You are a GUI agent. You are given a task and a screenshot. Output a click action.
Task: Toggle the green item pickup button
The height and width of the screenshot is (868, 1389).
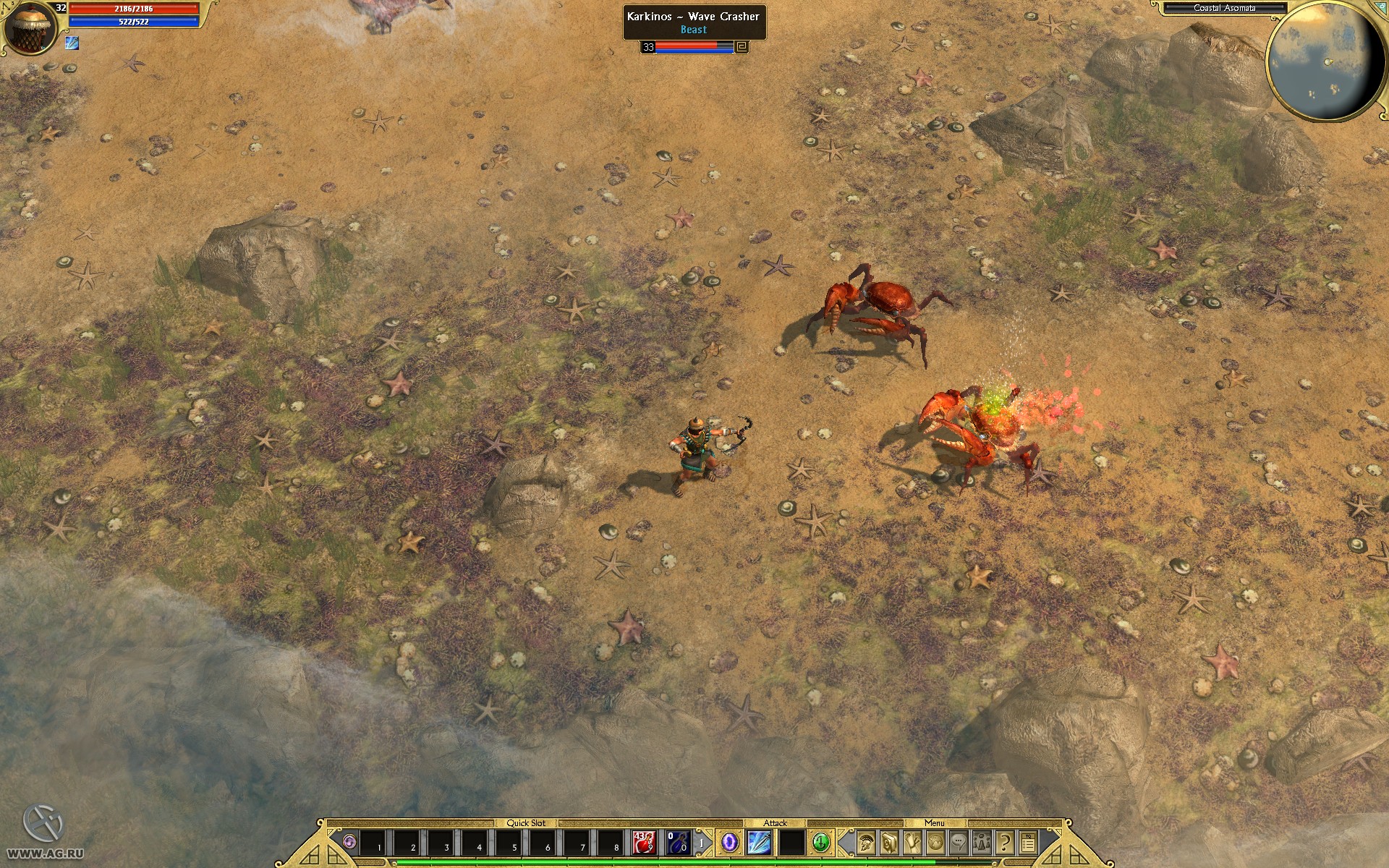[x=822, y=843]
